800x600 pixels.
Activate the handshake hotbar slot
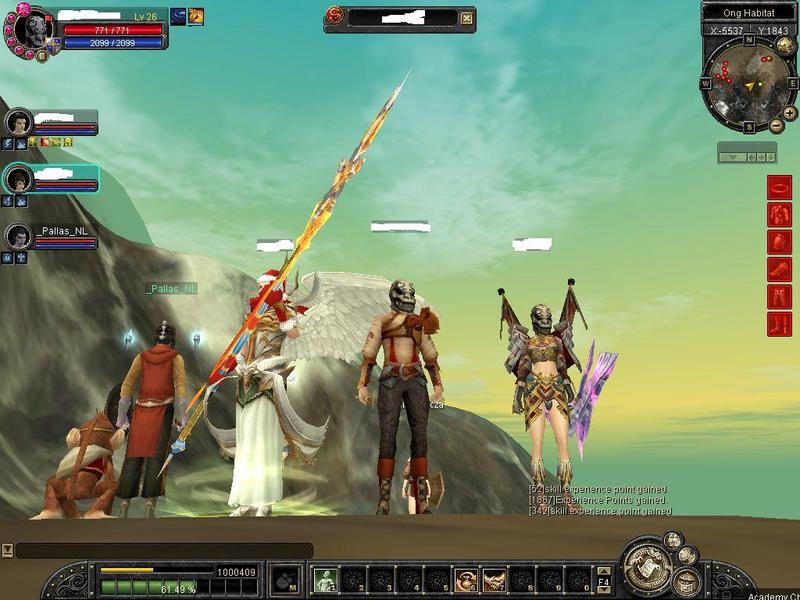(x=494, y=579)
